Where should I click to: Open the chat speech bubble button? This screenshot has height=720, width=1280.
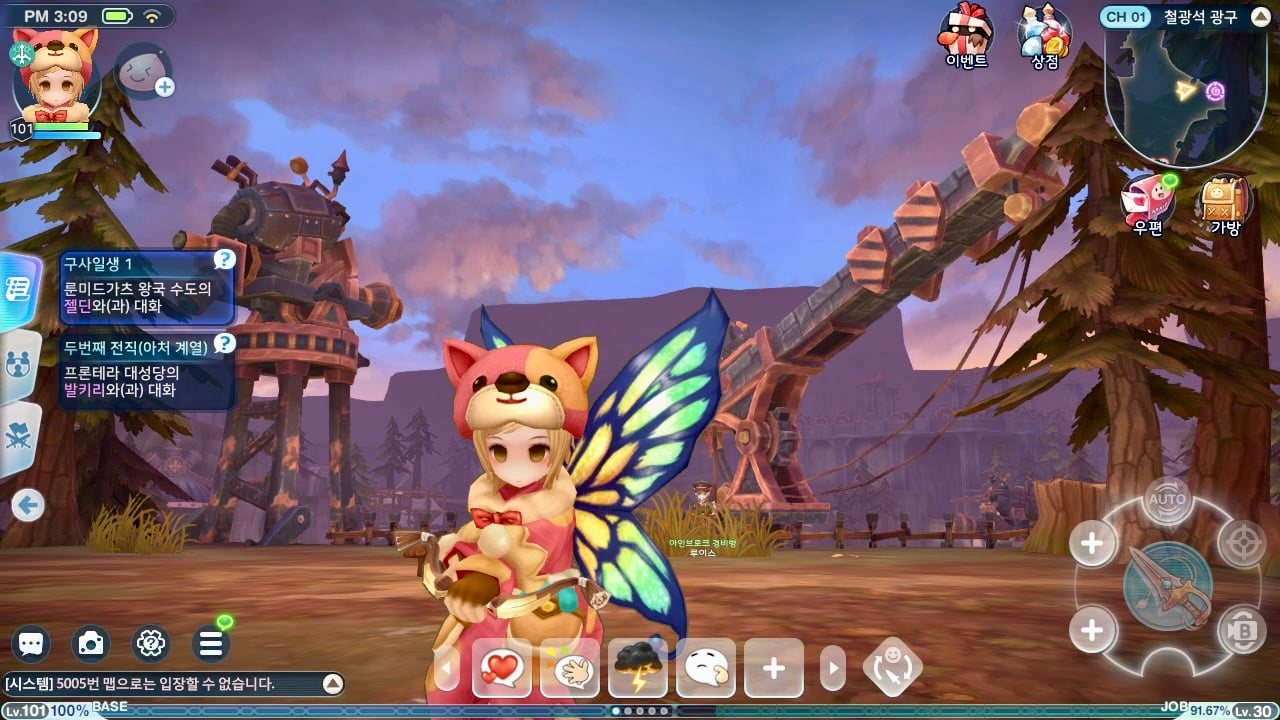(x=32, y=644)
